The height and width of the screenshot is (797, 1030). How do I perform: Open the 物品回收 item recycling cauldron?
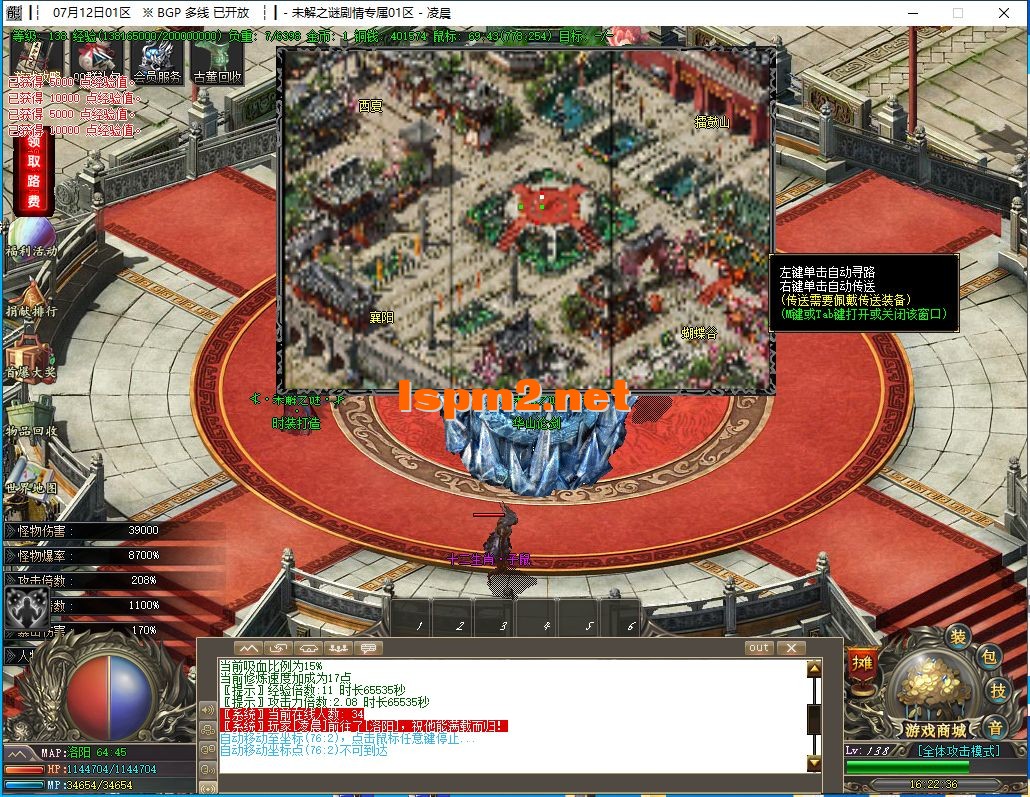pyautogui.click(x=30, y=415)
